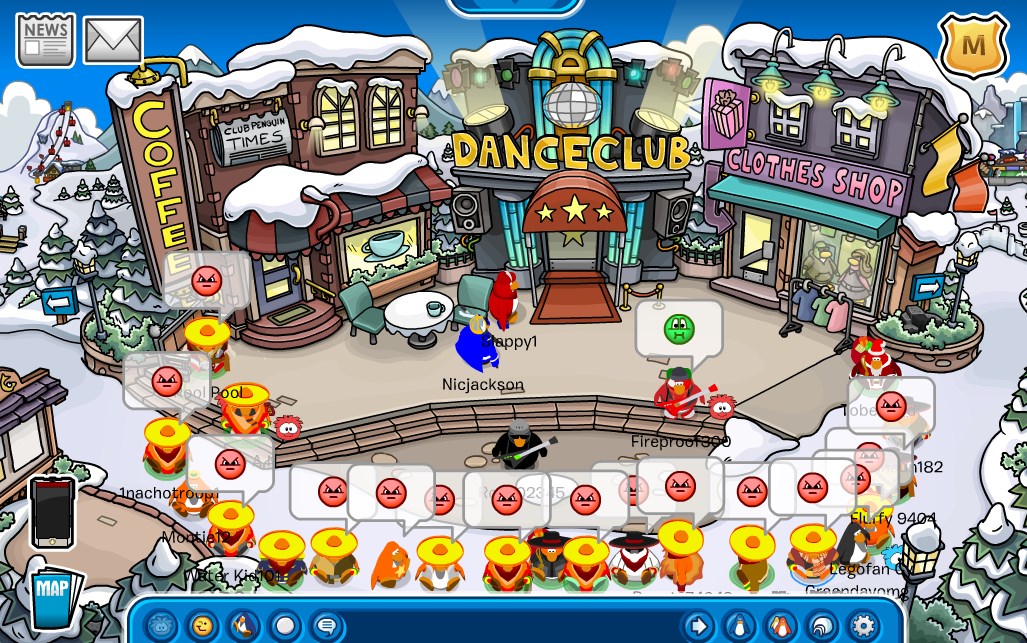Open your penguin player card
Screen dimensions: 1027x643
tap(738, 627)
